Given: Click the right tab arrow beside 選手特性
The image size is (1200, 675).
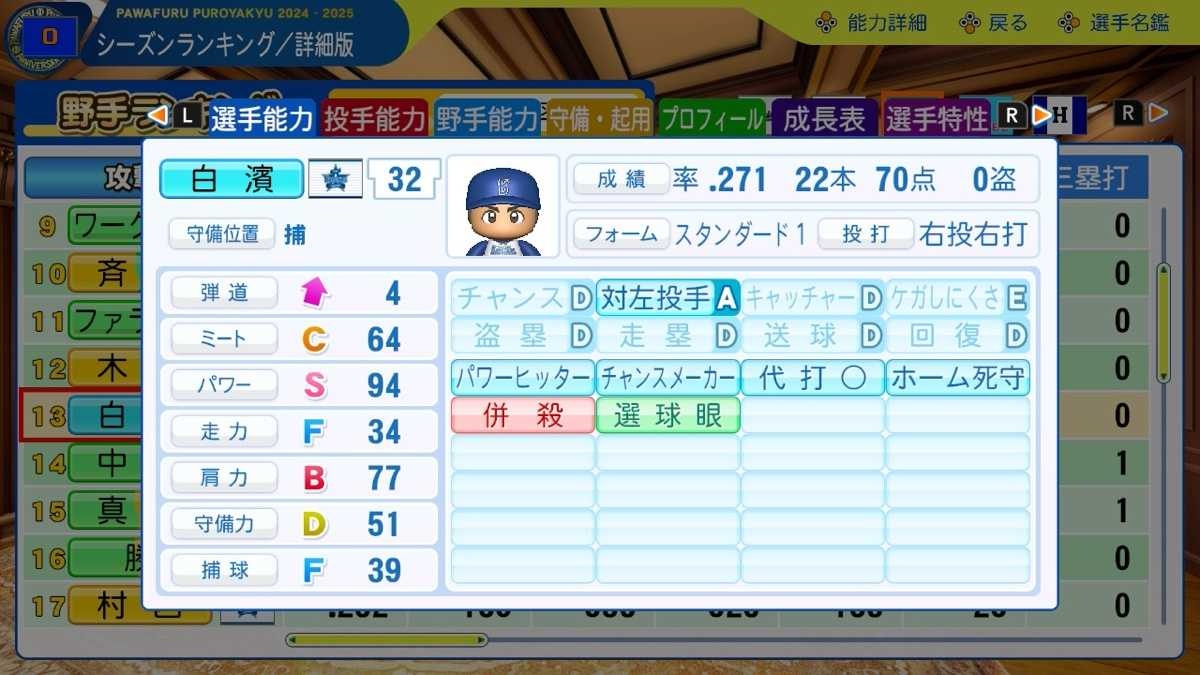Looking at the screenshot, I should pyautogui.click(x=1041, y=115).
